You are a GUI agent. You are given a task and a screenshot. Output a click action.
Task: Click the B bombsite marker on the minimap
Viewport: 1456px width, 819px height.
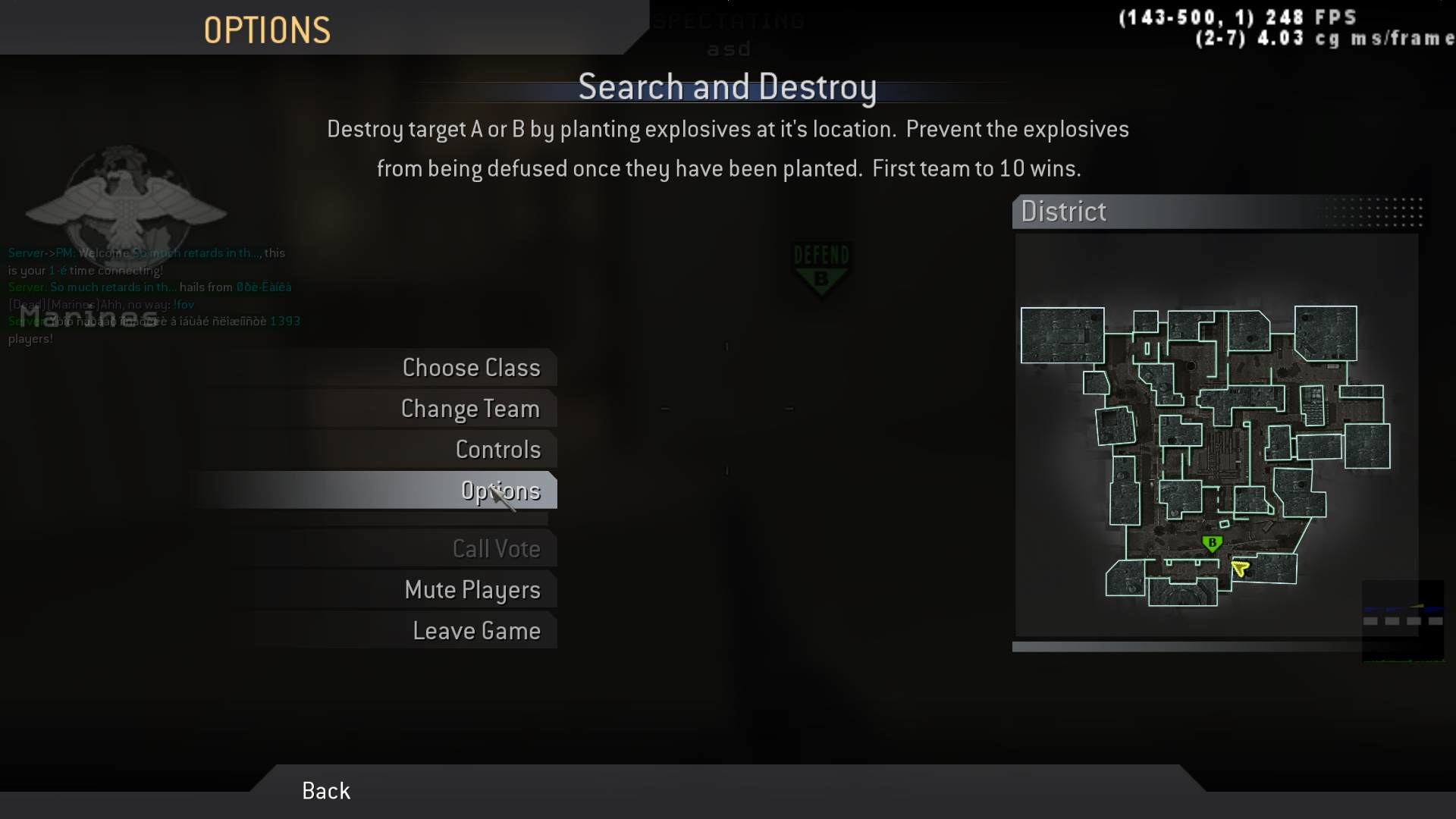(1213, 542)
